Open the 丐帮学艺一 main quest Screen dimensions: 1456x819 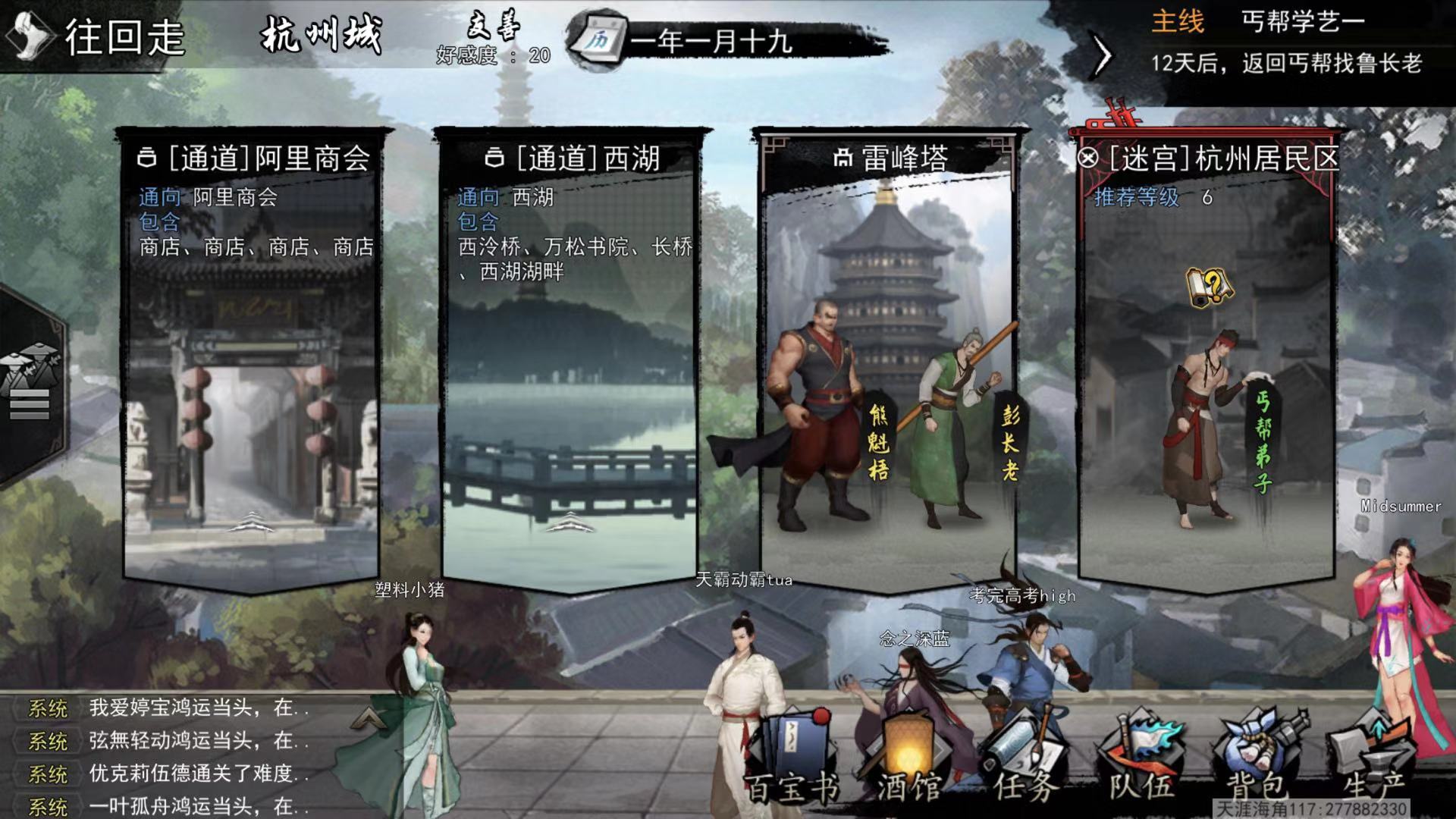pos(1301,23)
